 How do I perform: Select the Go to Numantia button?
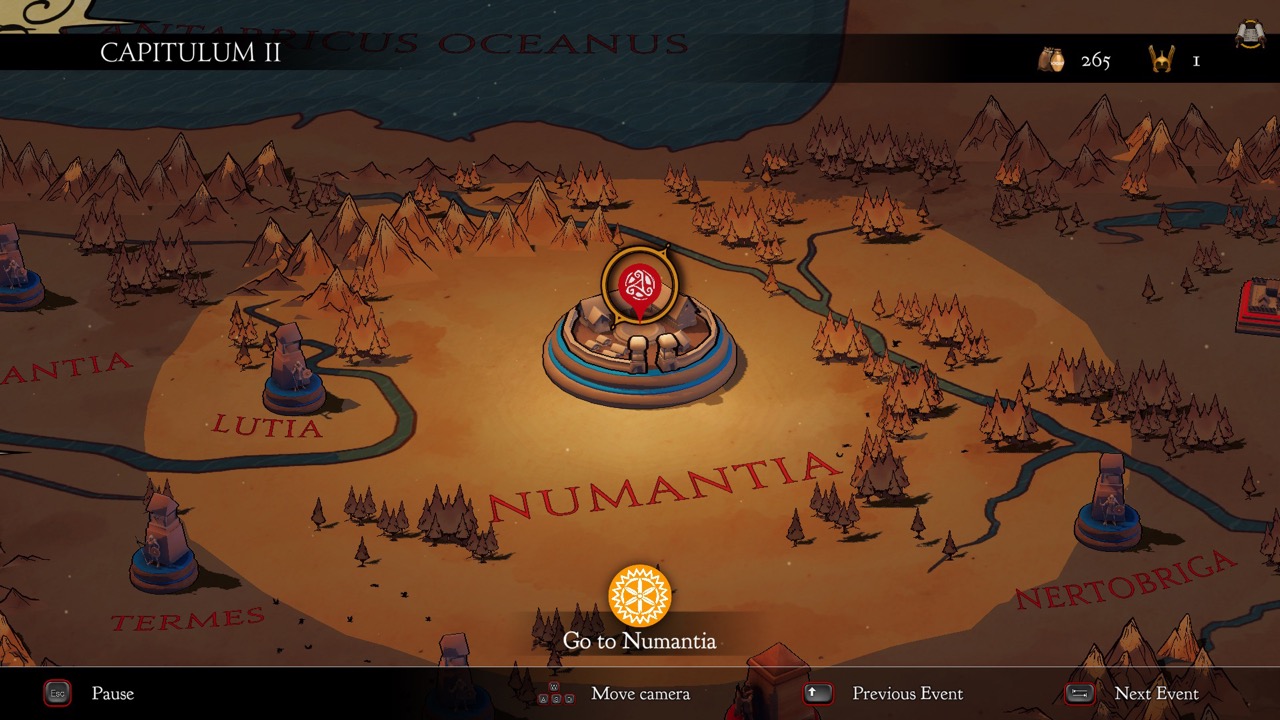[640, 597]
